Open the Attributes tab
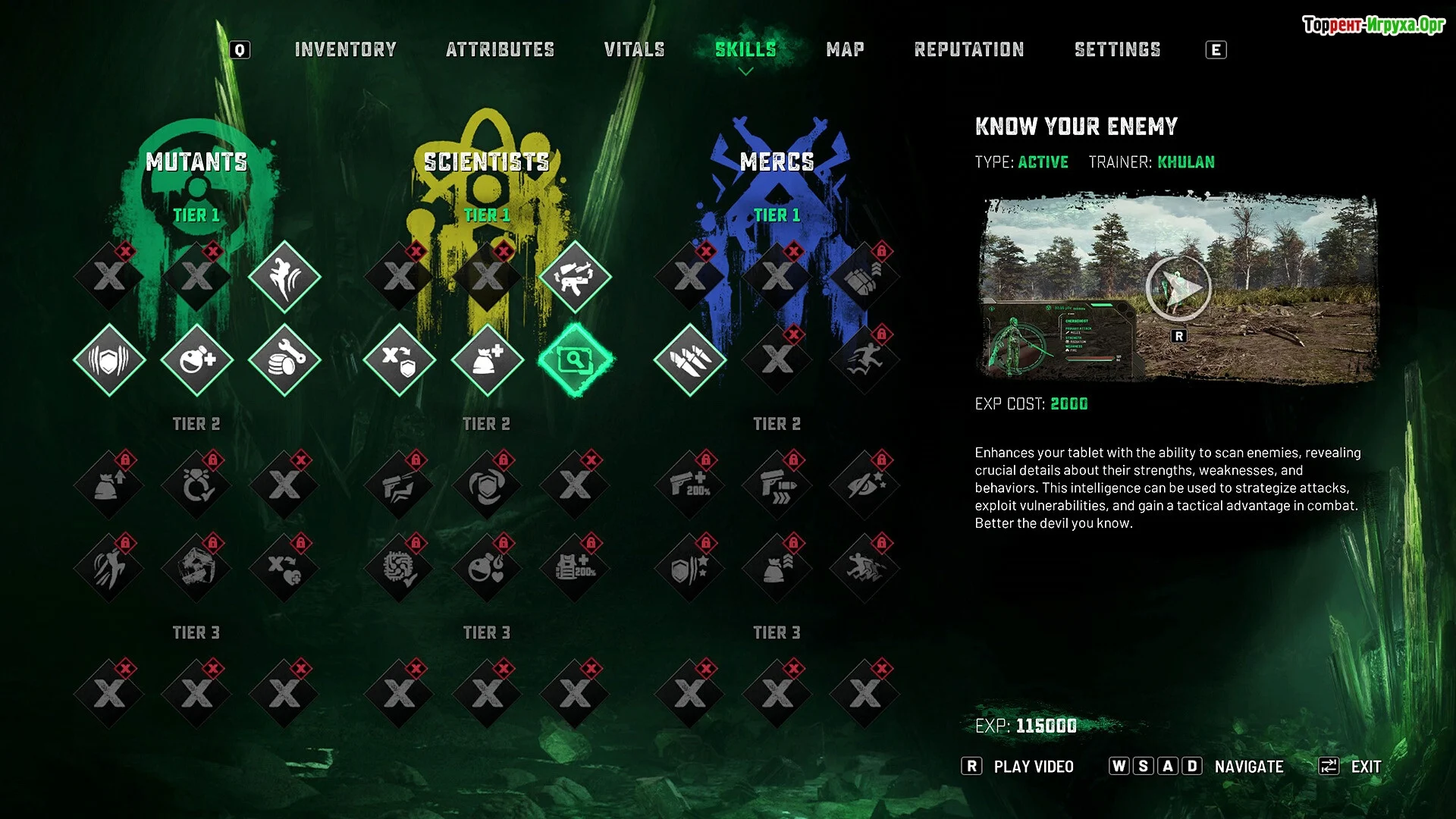 click(x=500, y=50)
